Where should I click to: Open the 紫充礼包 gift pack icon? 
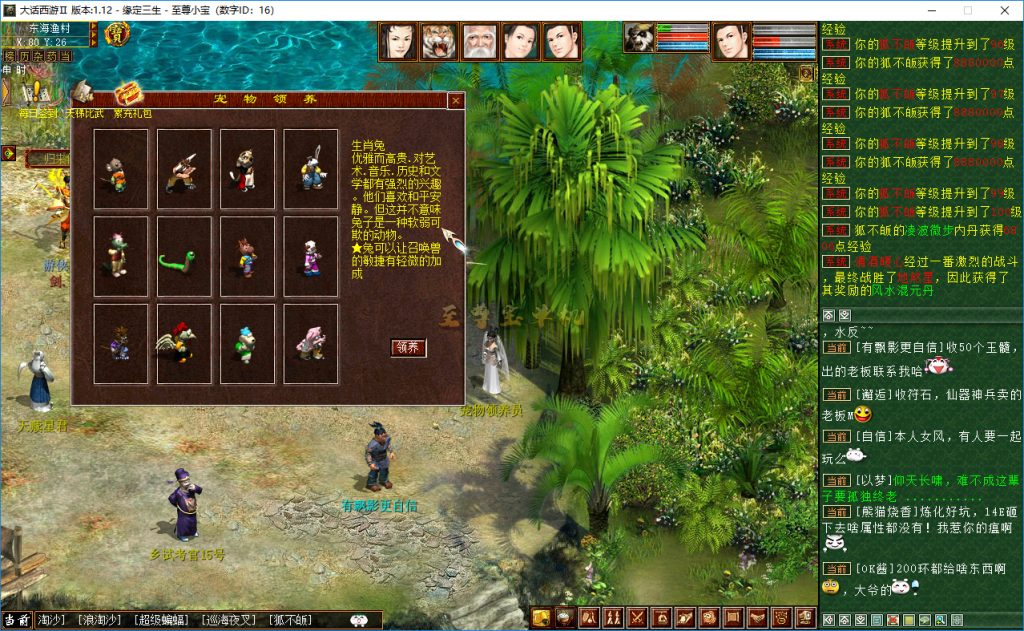pos(130,97)
